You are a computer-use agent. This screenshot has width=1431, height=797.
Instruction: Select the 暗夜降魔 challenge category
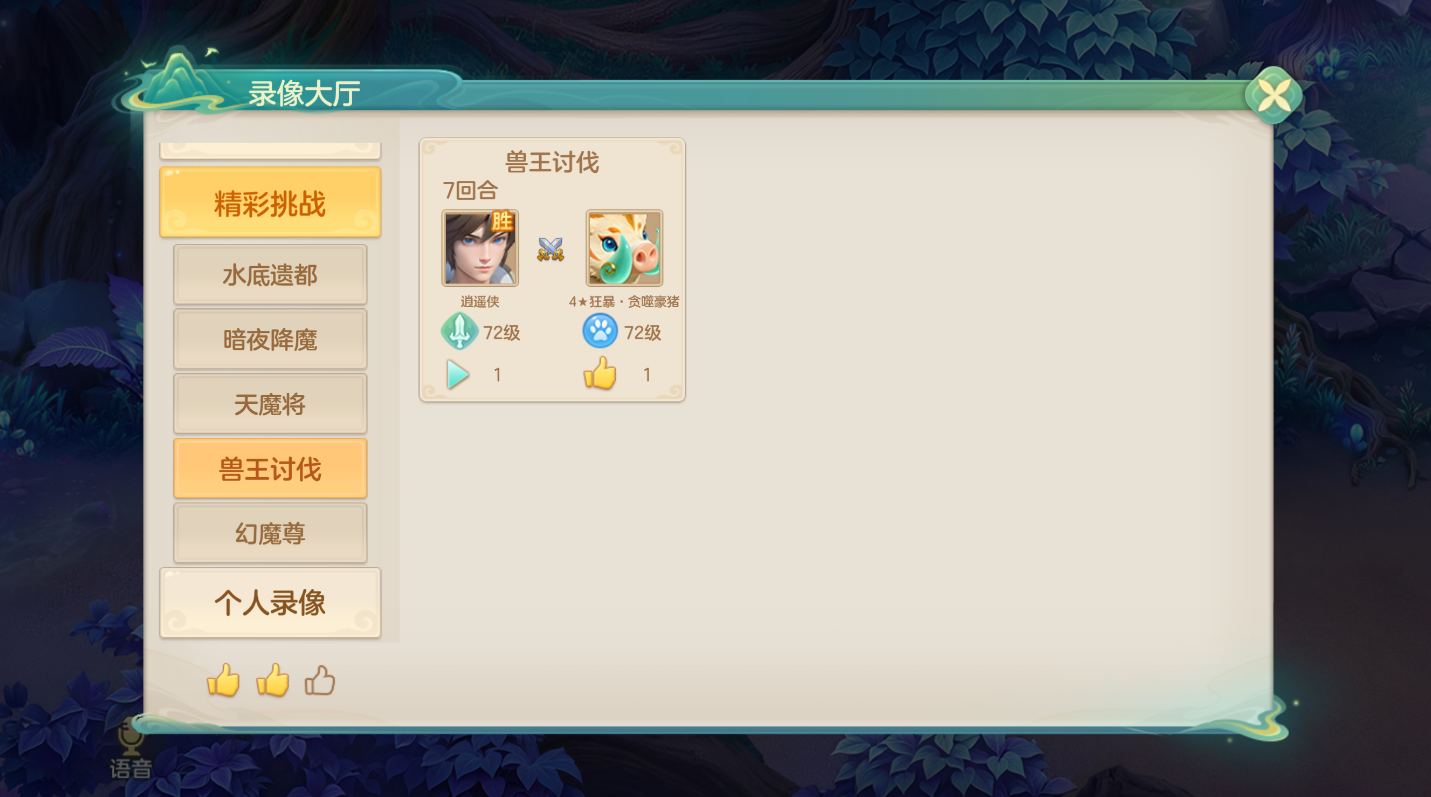[x=270, y=338]
